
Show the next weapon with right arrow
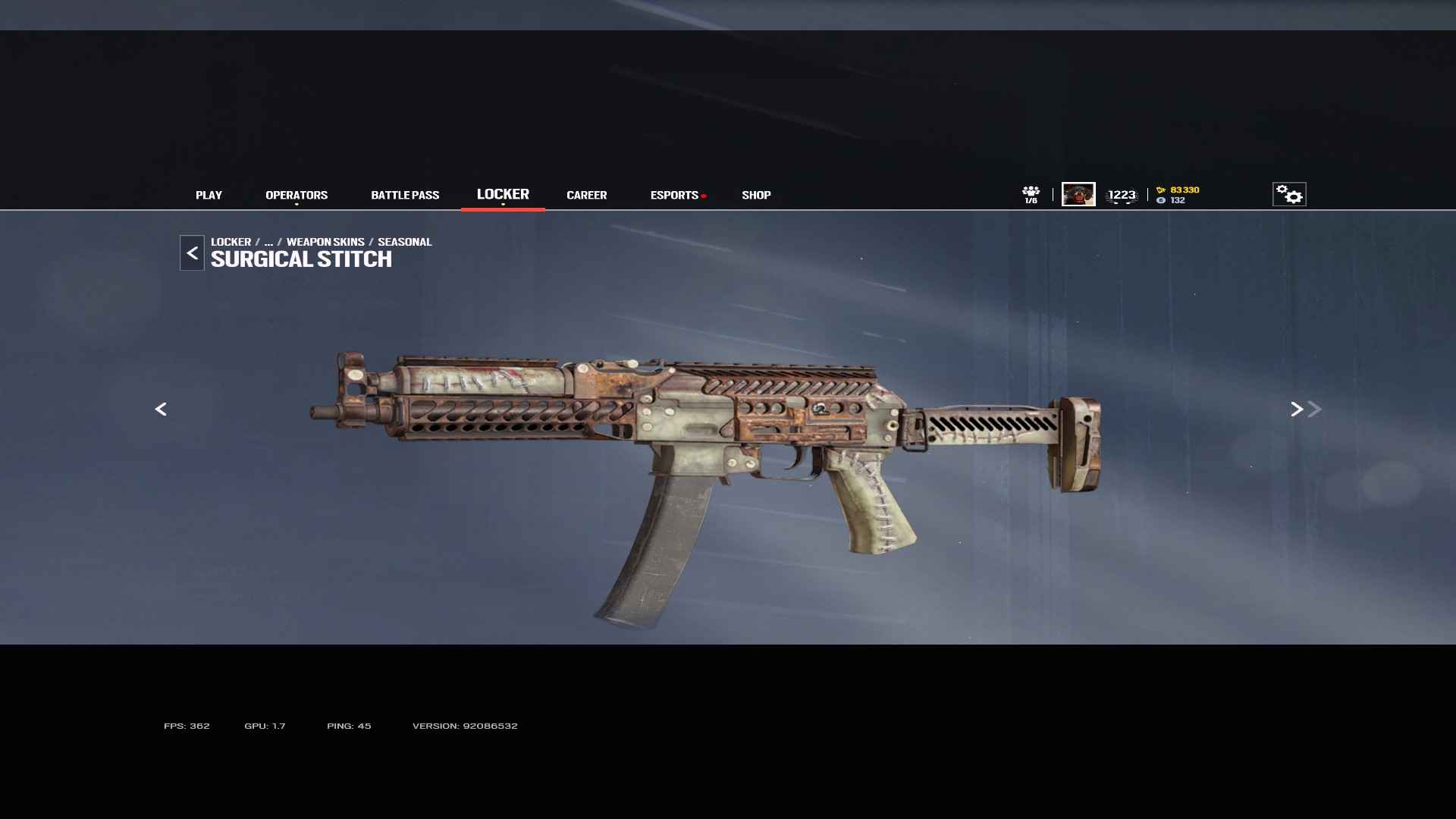(1297, 409)
